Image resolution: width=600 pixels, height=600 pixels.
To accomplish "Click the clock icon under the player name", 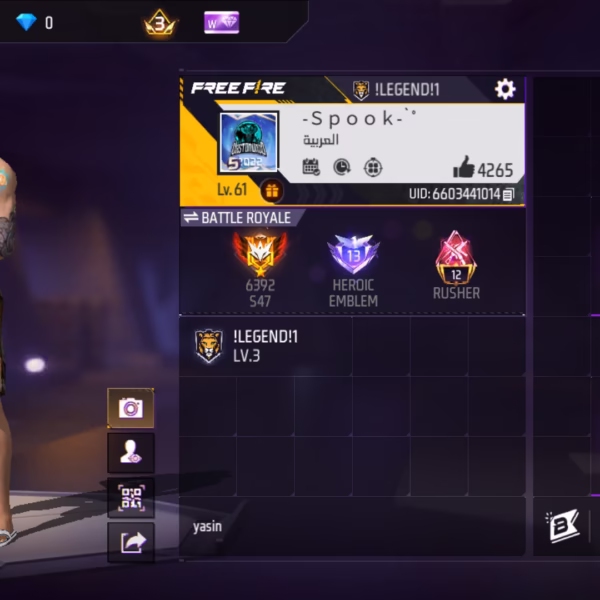I will [x=341, y=167].
